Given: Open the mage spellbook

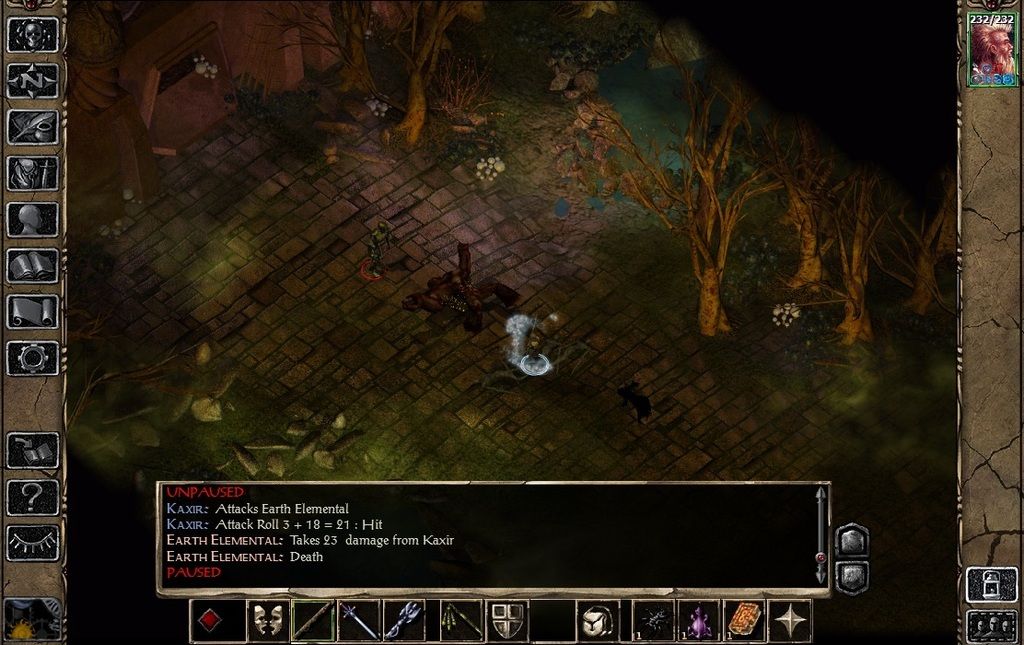Looking at the screenshot, I should pos(32,265).
